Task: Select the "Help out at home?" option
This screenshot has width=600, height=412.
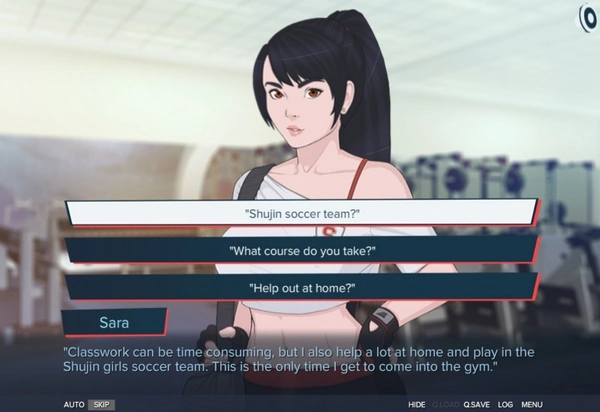Action: click(x=301, y=287)
